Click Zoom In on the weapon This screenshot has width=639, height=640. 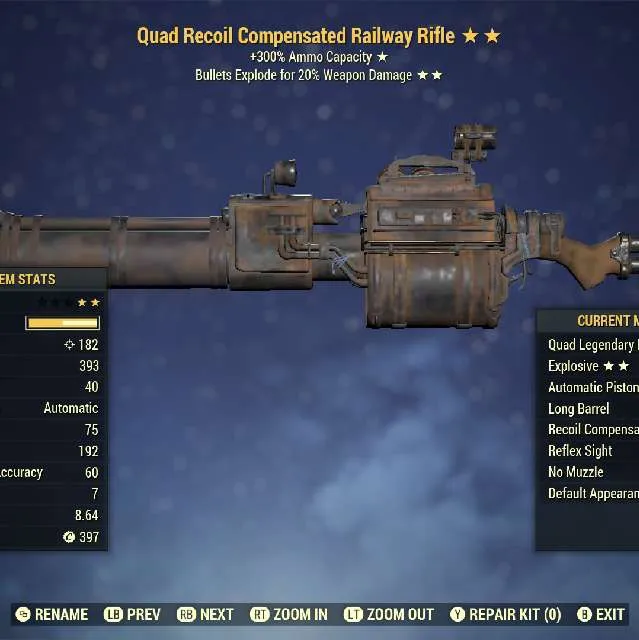coord(288,614)
